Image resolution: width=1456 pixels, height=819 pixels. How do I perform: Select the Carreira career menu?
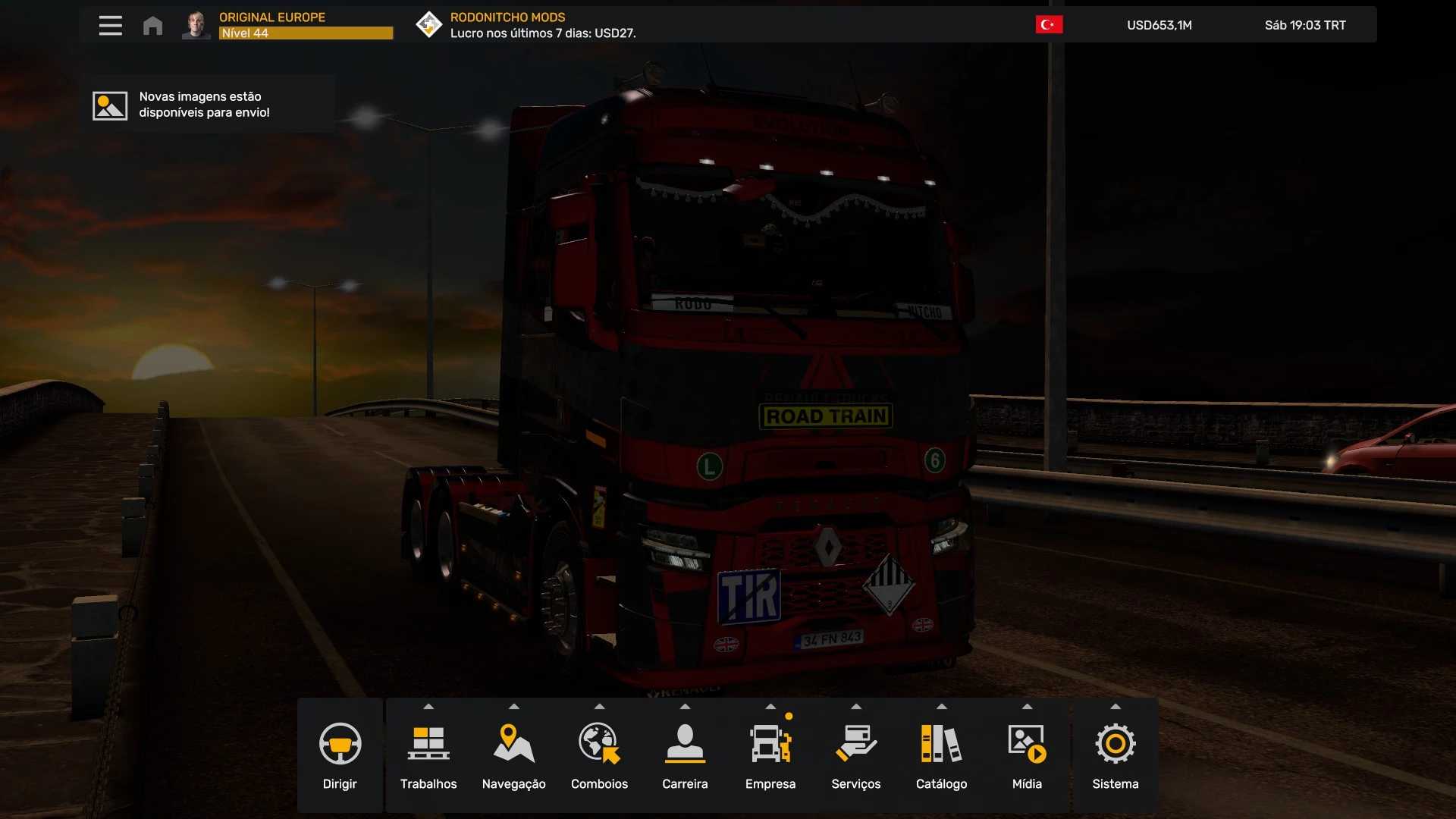coord(685,755)
